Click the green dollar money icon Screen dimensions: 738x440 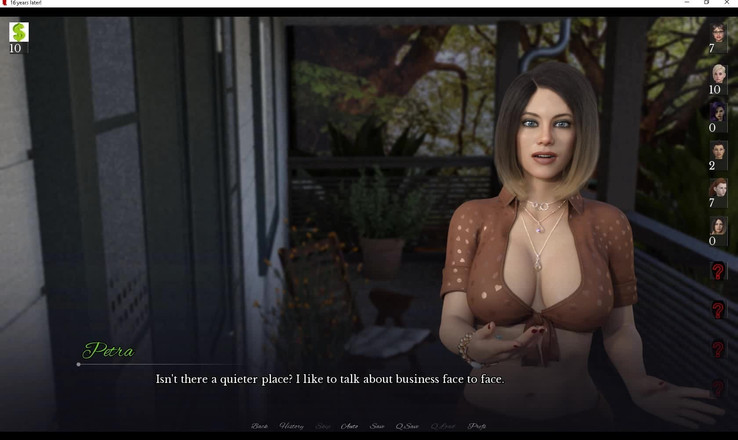pyautogui.click(x=18, y=32)
